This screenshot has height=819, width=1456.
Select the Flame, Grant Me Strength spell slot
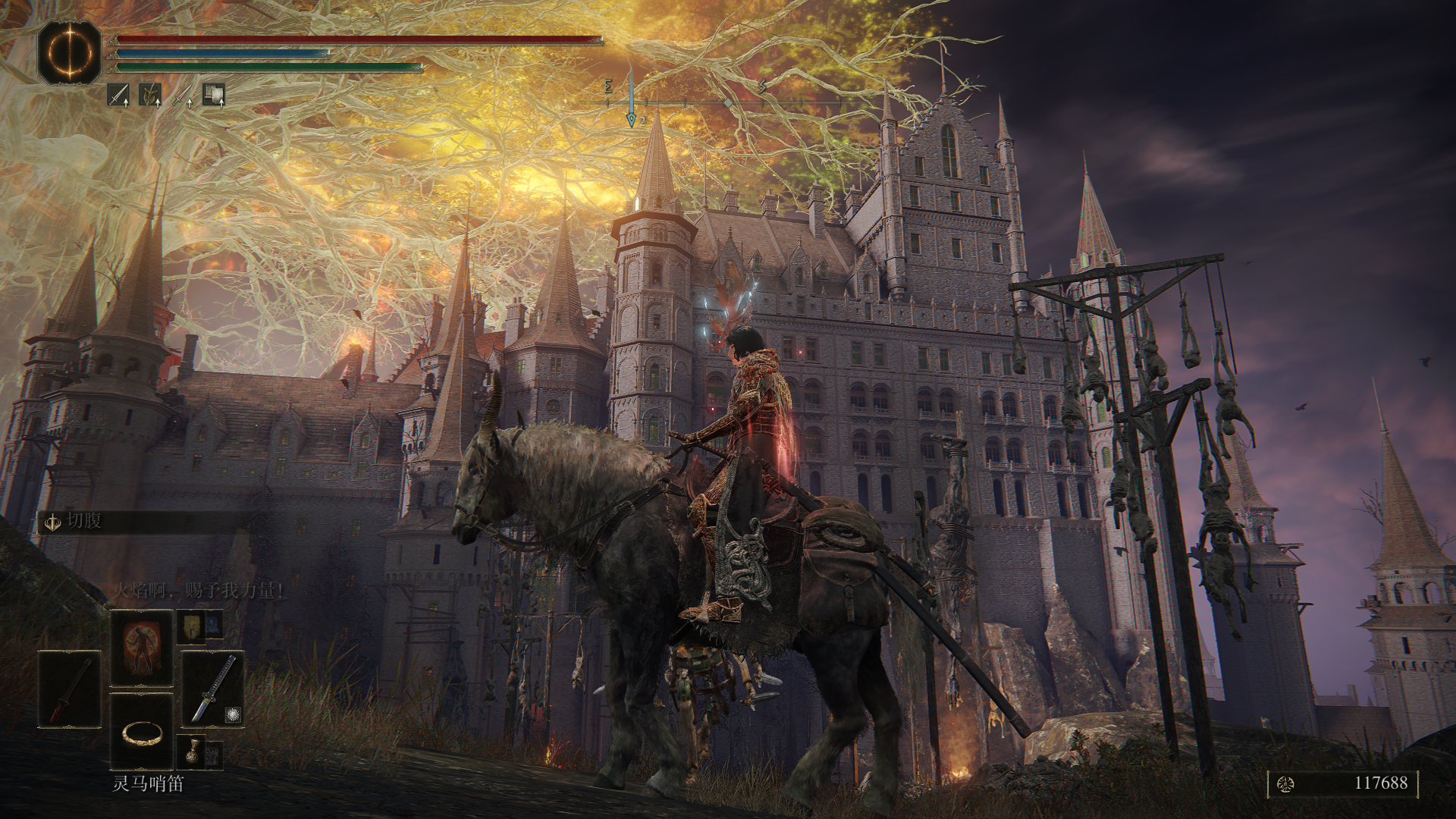tap(142, 647)
